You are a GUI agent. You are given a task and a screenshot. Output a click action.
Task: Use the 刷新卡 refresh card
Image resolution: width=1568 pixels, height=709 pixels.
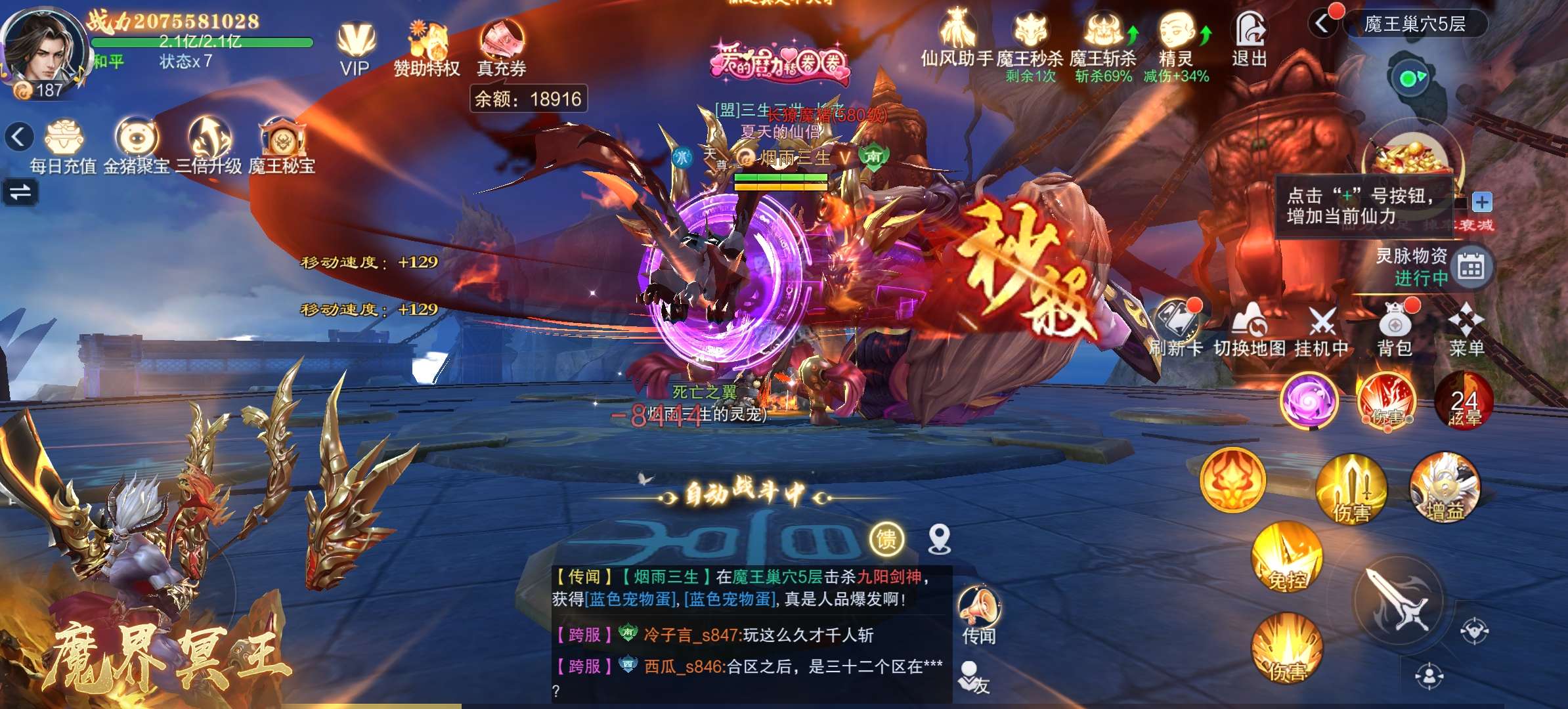[x=1177, y=330]
